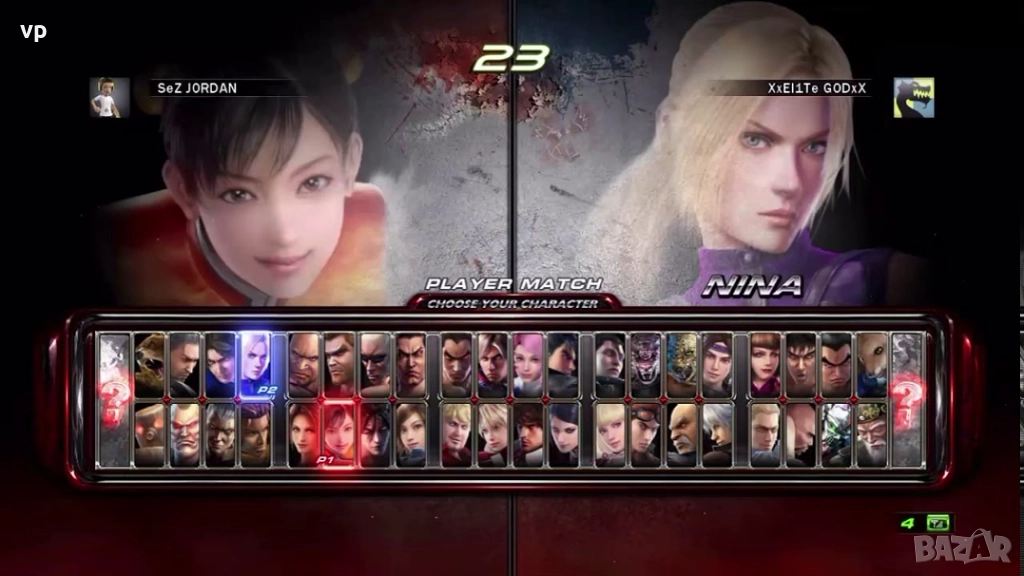Screen dimensions: 1024x576
Task: Choose Asuka's portrait
Action: pyautogui.click(x=411, y=434)
